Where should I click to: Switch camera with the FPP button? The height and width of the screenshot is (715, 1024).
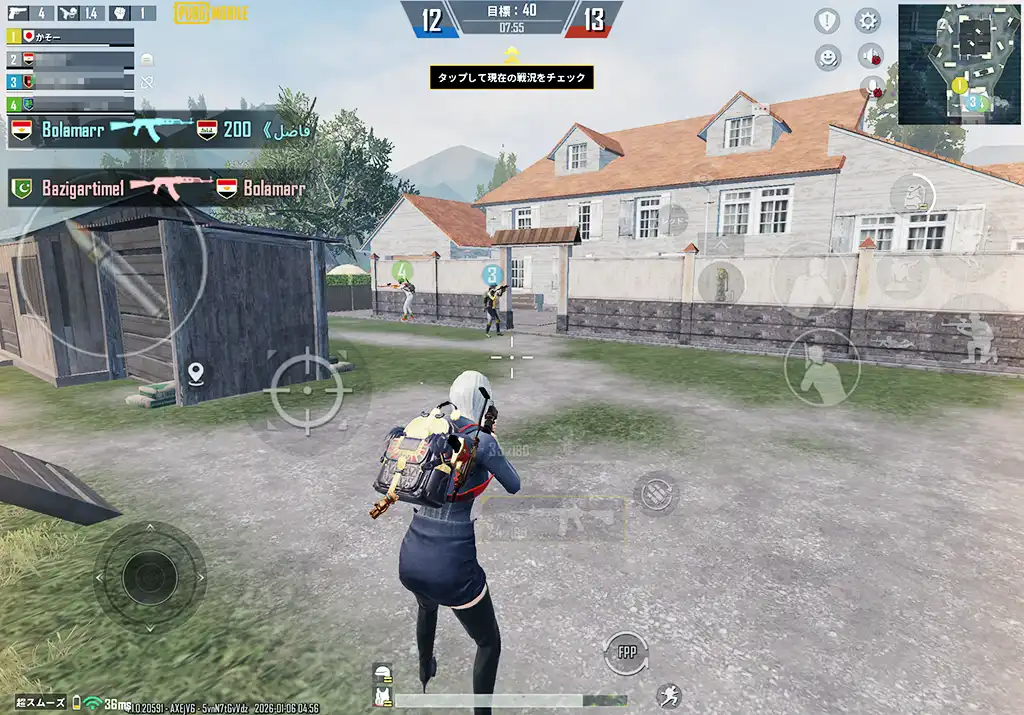[x=626, y=653]
